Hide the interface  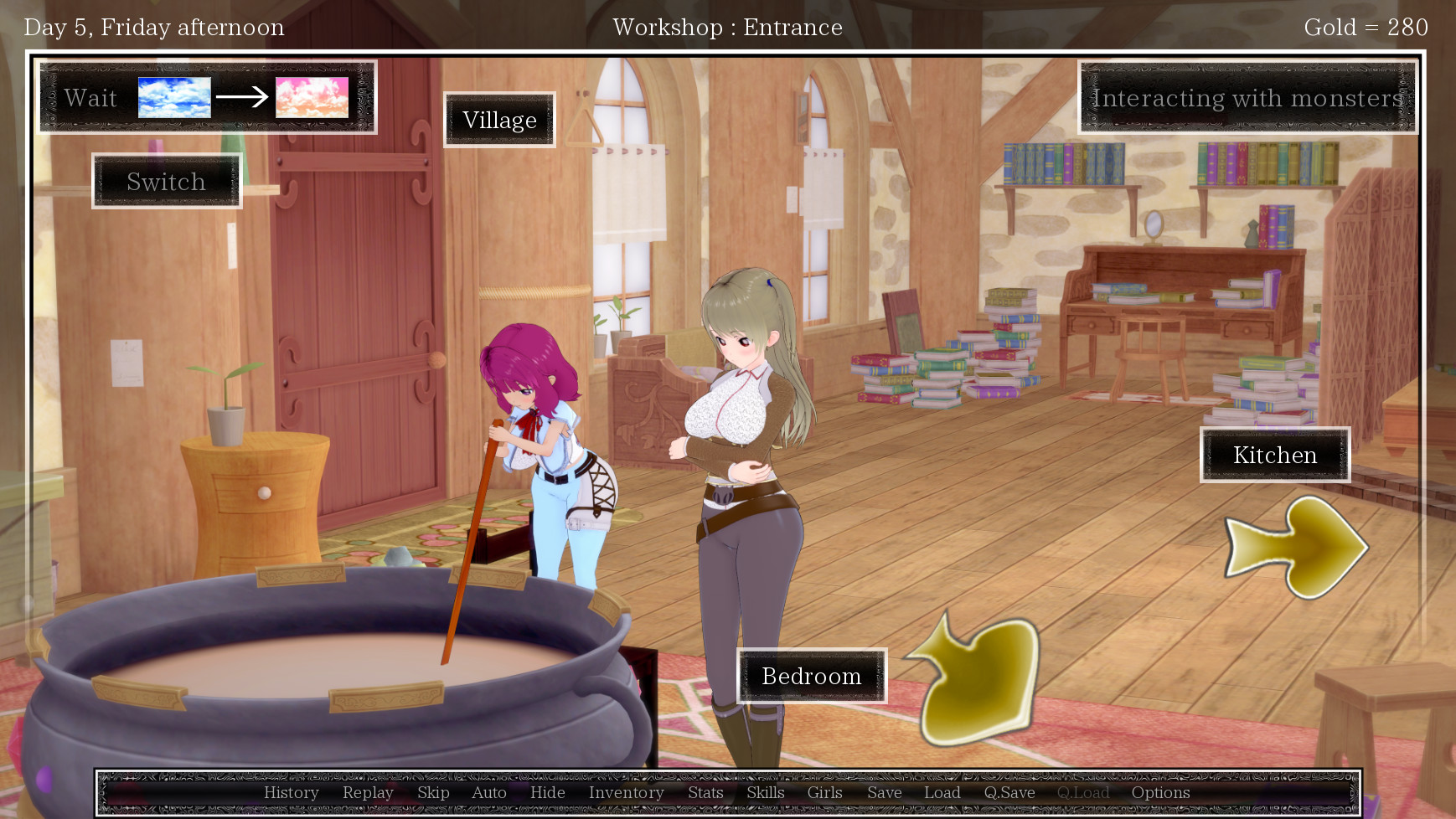tap(547, 792)
